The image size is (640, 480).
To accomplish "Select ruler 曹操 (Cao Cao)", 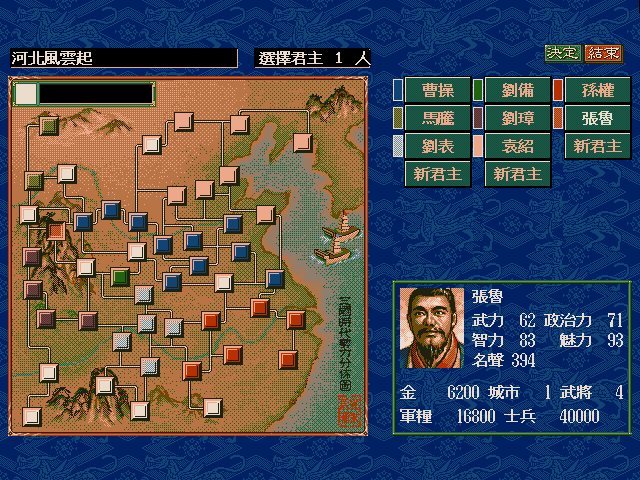I will [x=436, y=90].
